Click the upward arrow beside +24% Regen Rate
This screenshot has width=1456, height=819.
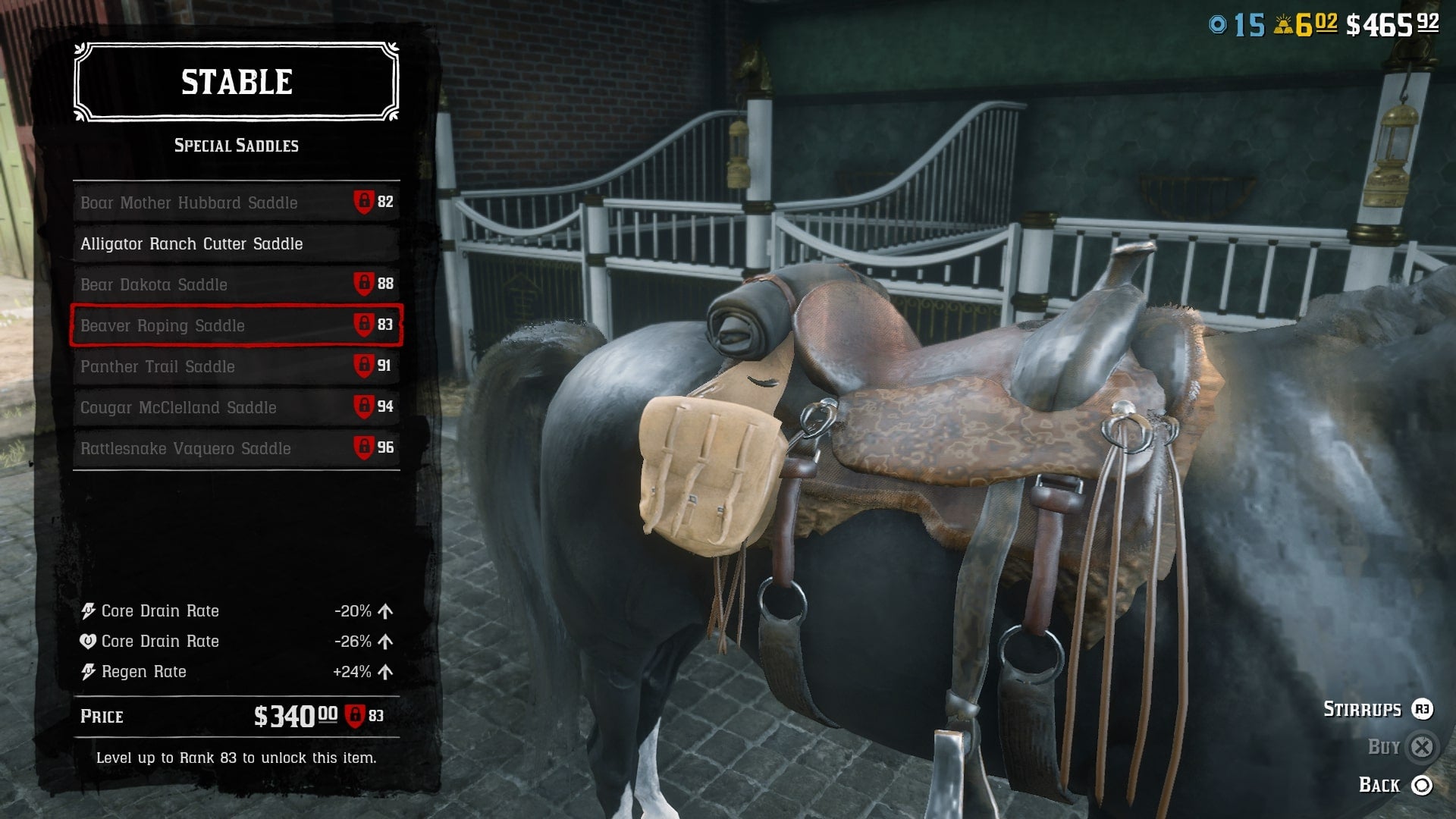click(x=386, y=672)
